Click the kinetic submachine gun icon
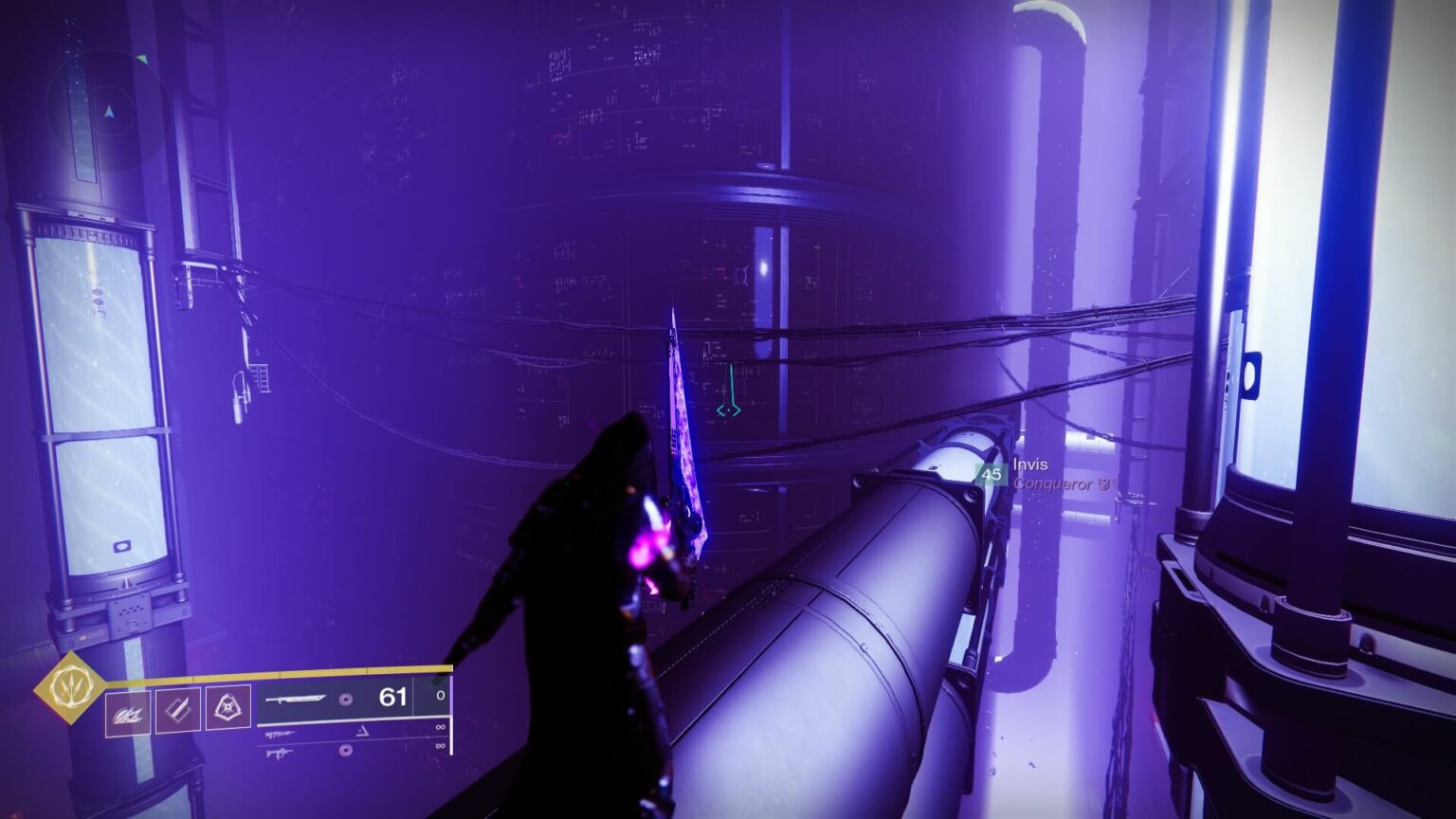This screenshot has height=819, width=1456. tap(281, 752)
